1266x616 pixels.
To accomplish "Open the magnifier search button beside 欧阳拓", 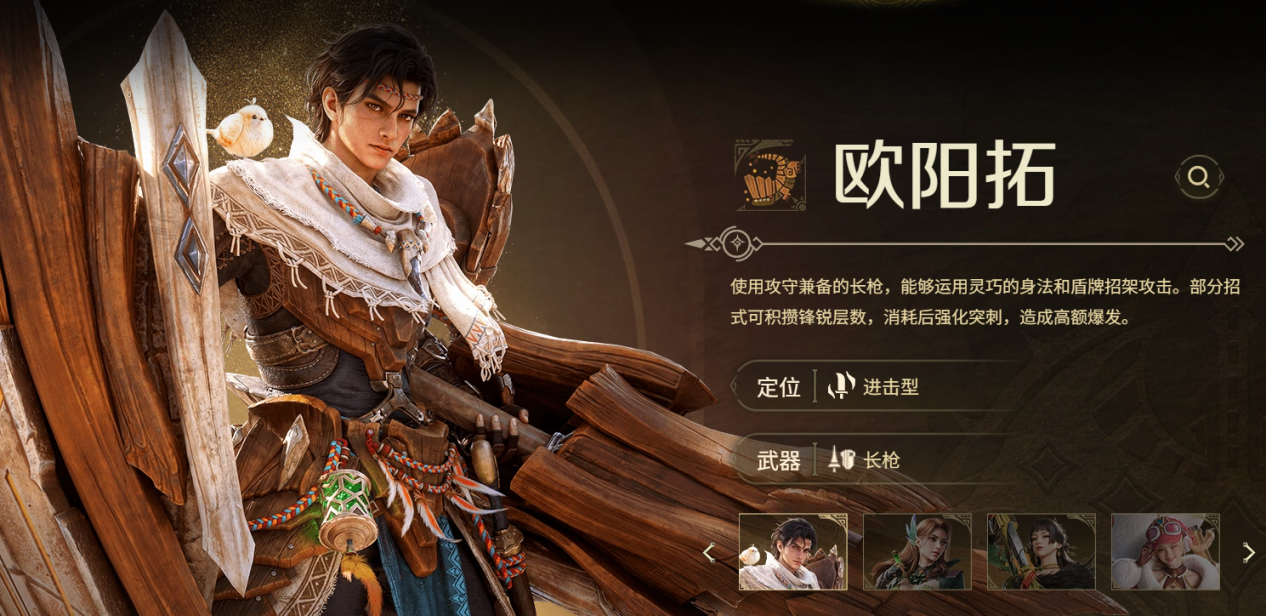I will (1198, 178).
